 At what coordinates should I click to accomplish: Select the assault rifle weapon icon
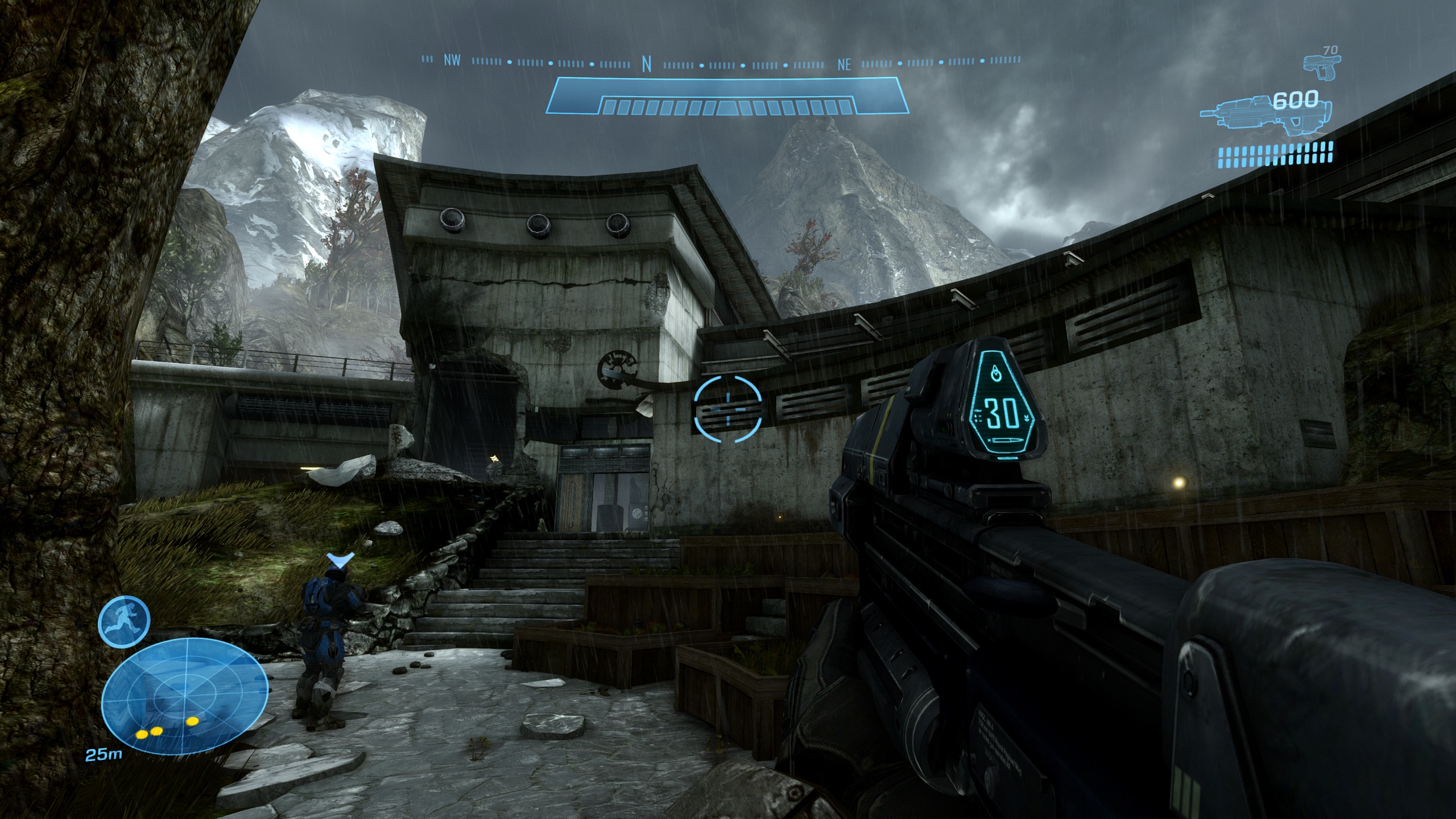coord(1237,115)
